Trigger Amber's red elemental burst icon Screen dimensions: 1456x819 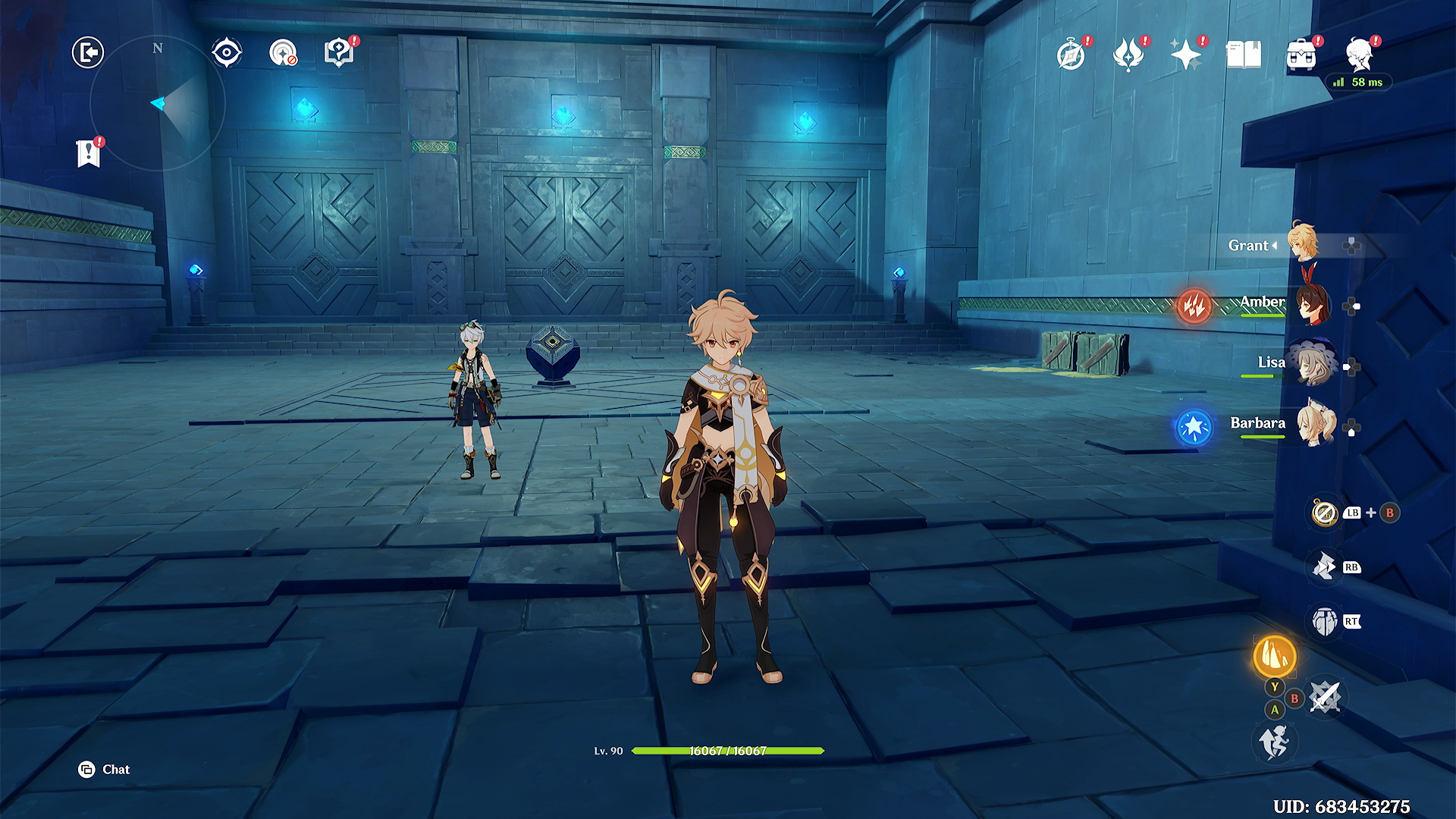pyautogui.click(x=1194, y=306)
